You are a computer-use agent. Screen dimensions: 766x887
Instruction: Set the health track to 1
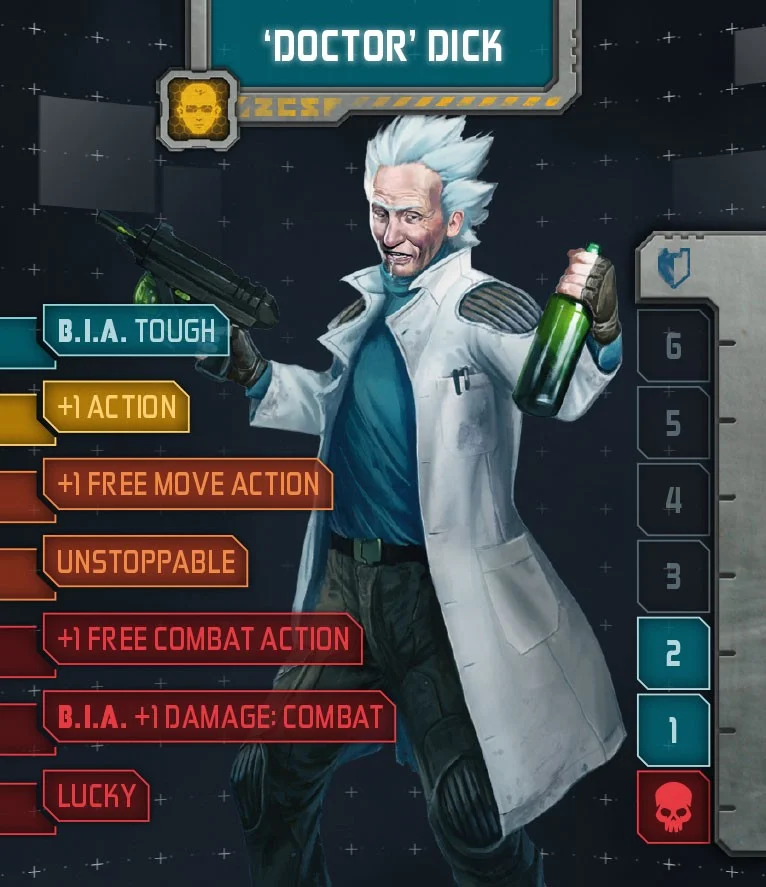[x=673, y=731]
